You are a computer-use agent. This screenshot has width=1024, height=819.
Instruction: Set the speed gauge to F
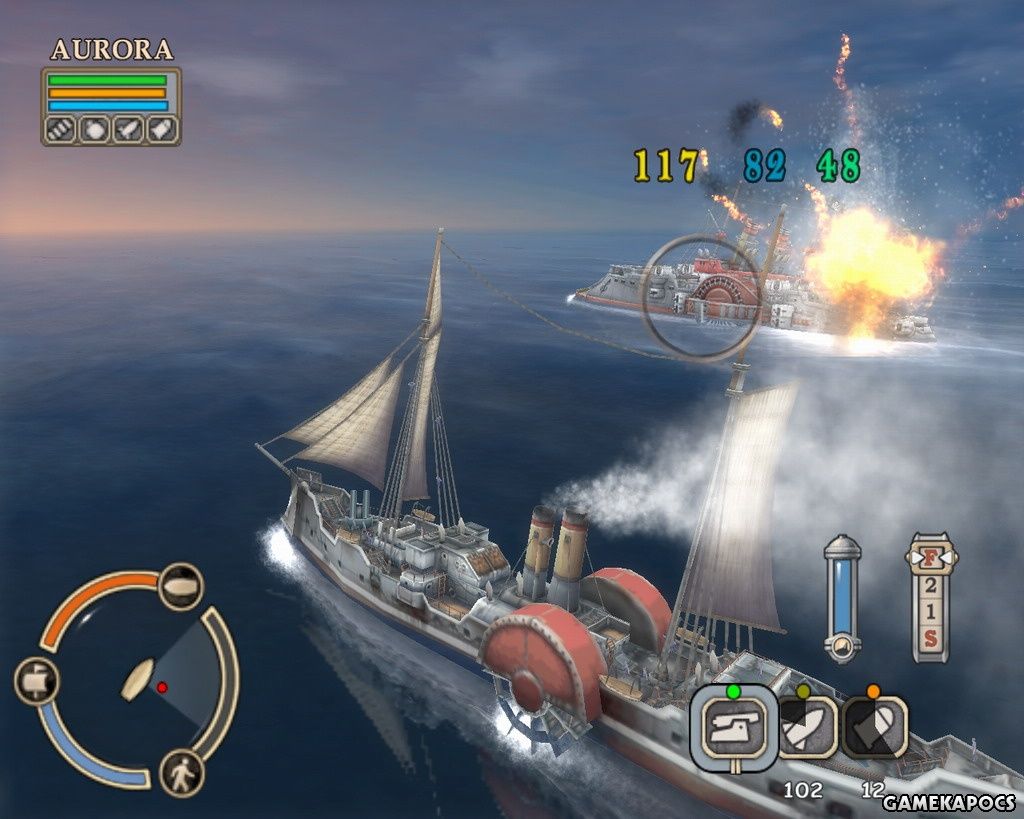click(931, 553)
